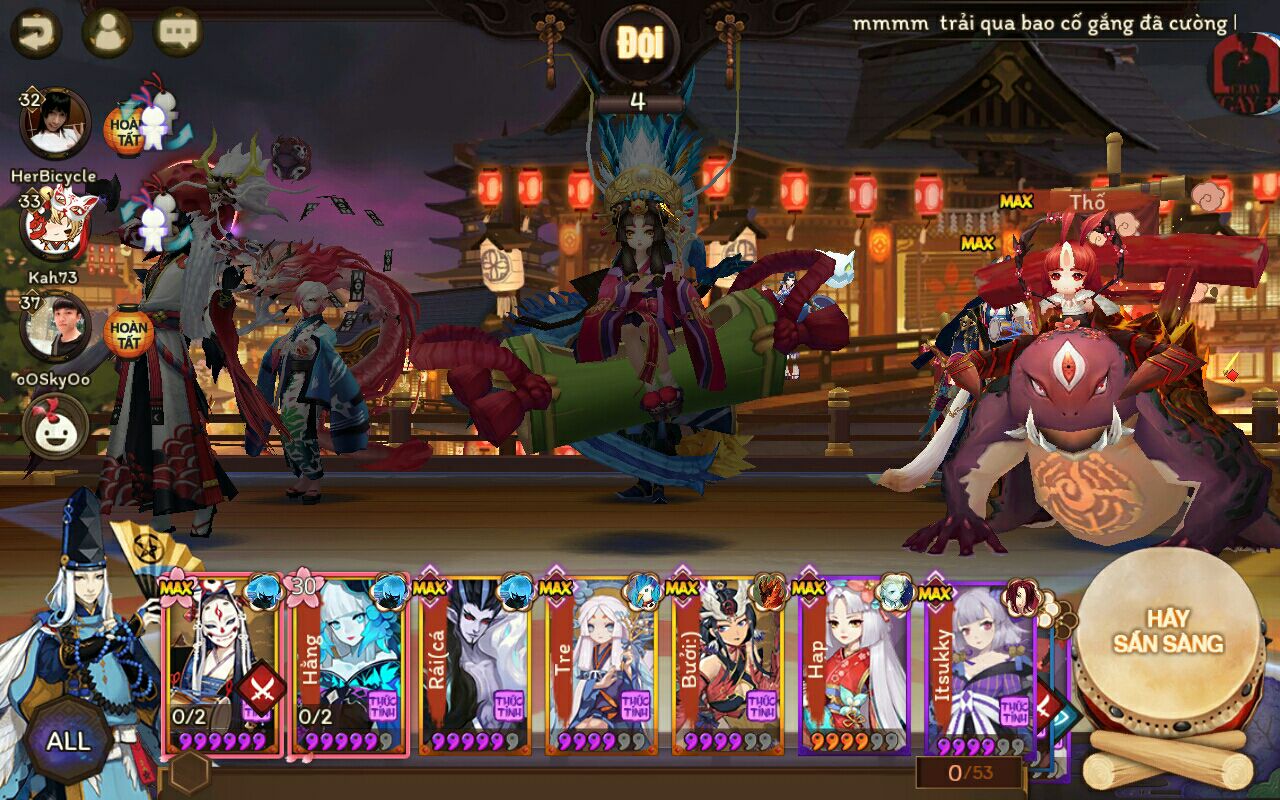Screen dimensions: 1280x800
Task: View HerBicycle's player avatar
Action: 55,123
